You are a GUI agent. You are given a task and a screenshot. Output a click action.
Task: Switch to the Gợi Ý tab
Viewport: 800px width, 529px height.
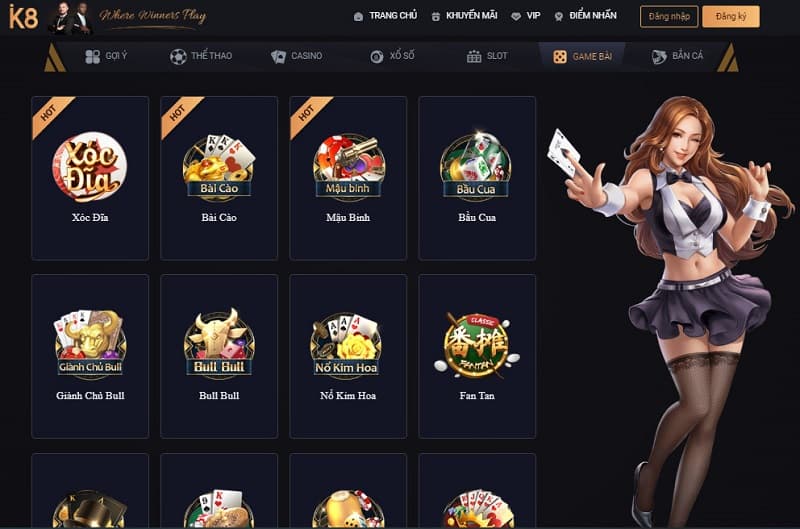pos(106,56)
